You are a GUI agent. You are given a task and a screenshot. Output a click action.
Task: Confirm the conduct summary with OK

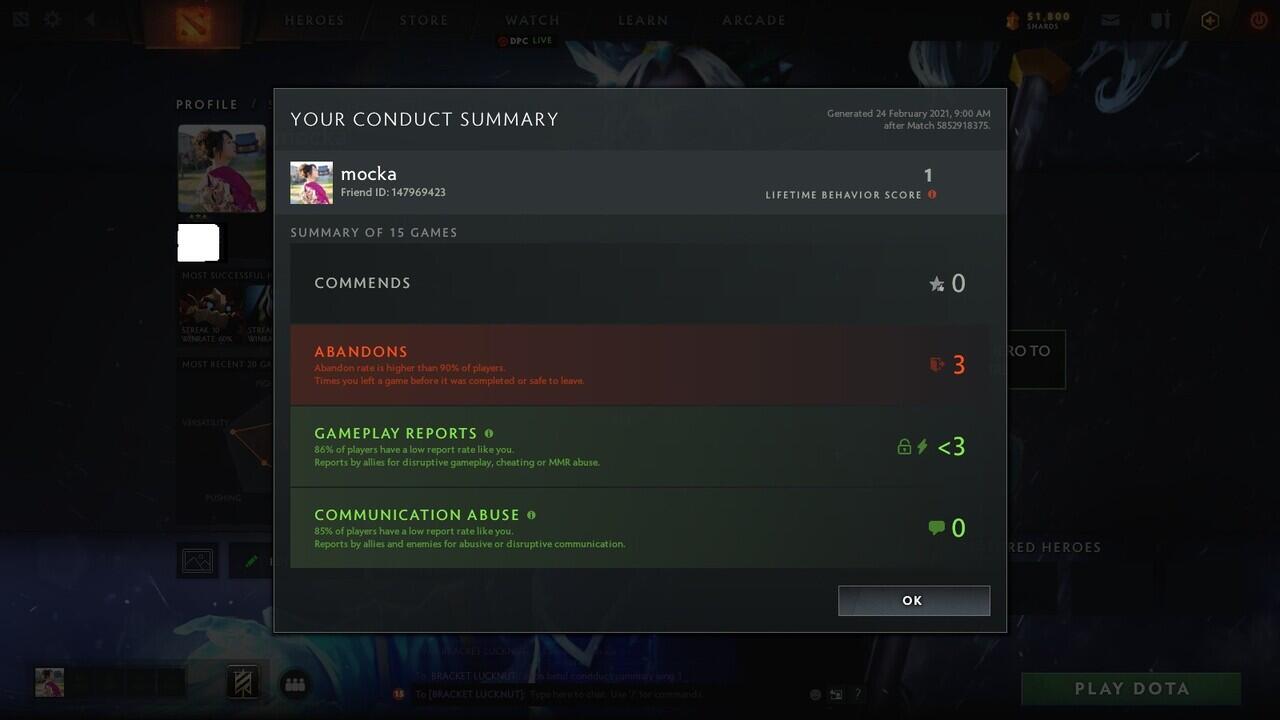[913, 600]
